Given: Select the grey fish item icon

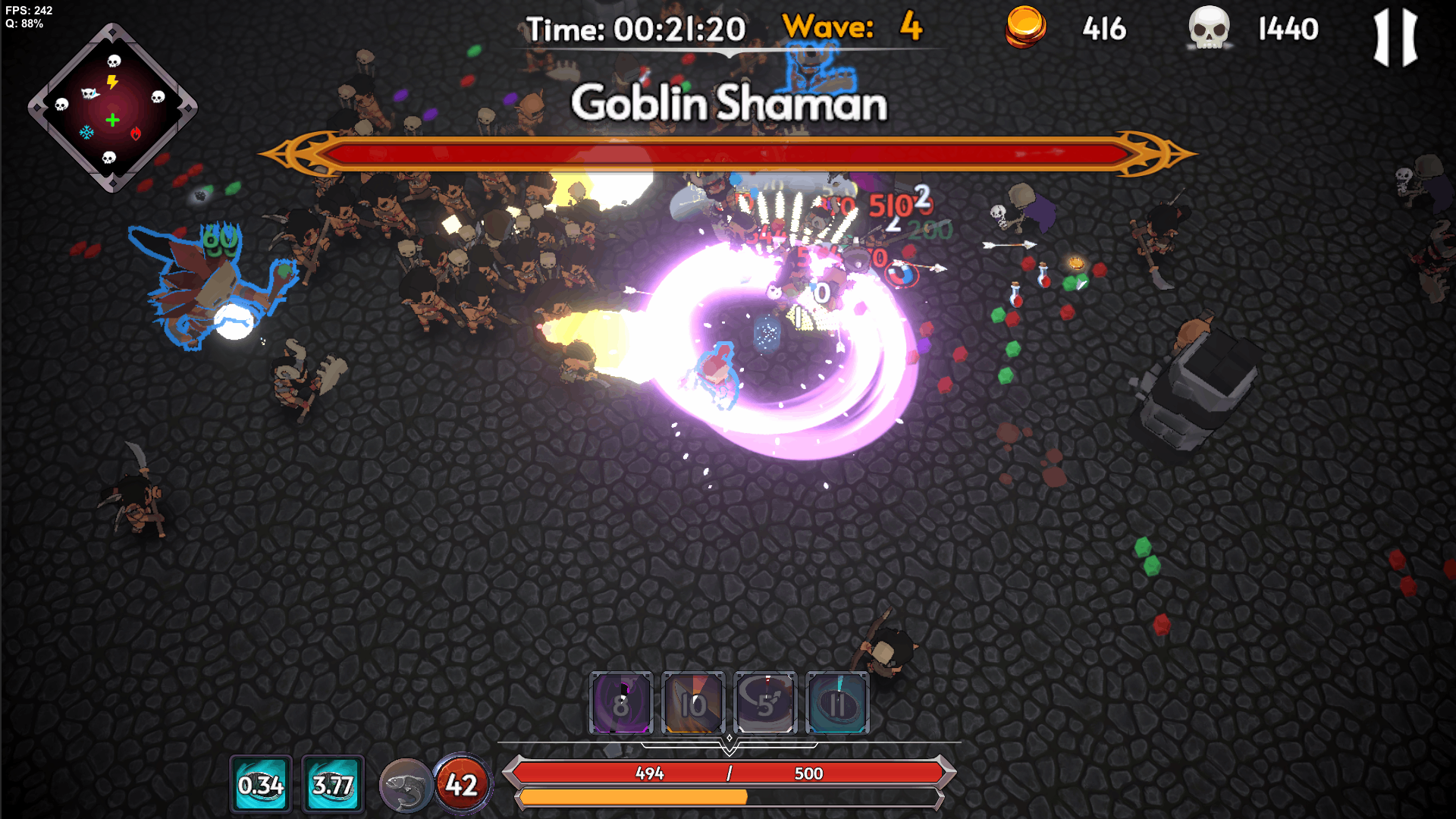Looking at the screenshot, I should (406, 786).
